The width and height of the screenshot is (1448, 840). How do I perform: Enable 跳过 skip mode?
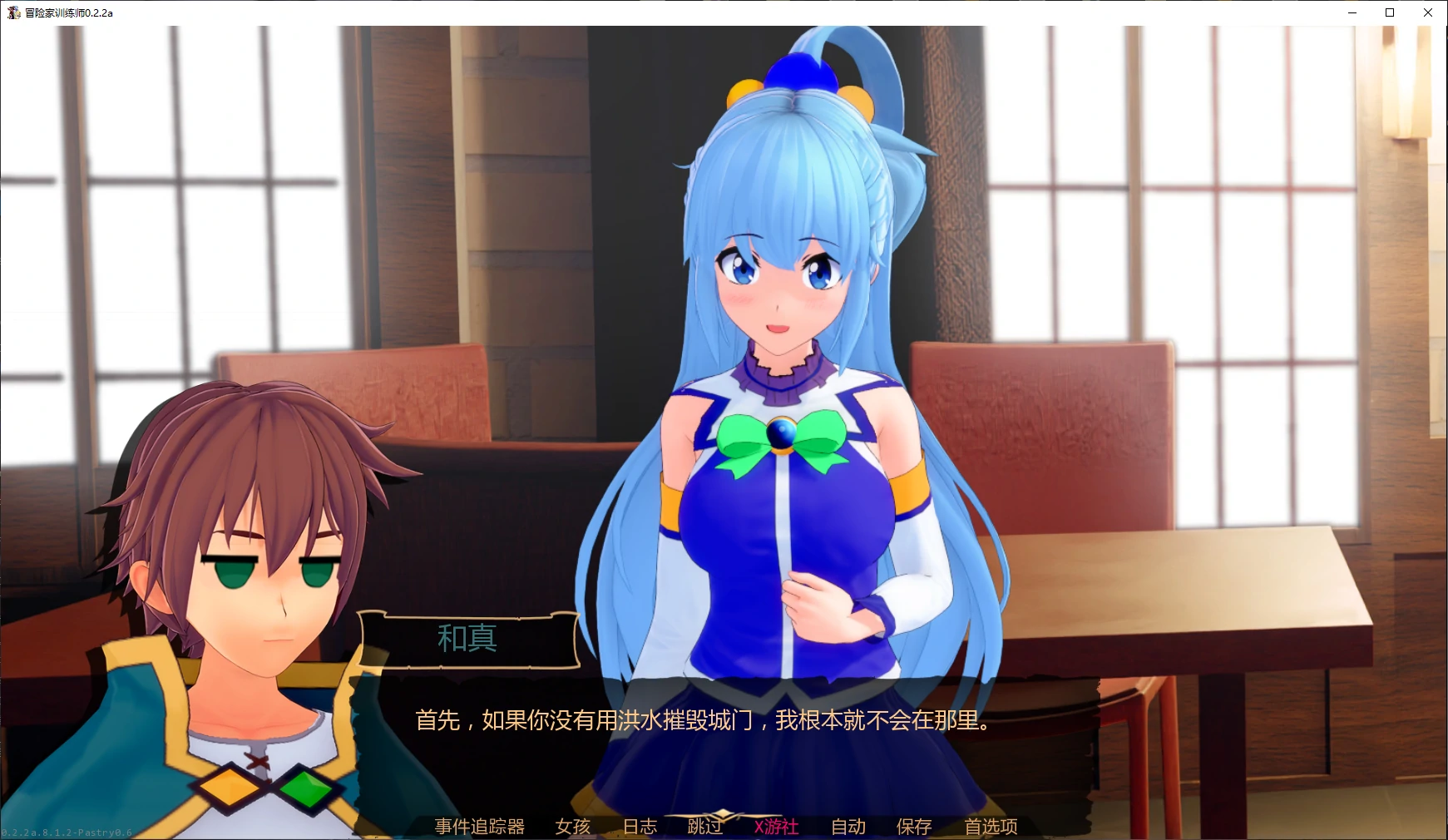704,828
